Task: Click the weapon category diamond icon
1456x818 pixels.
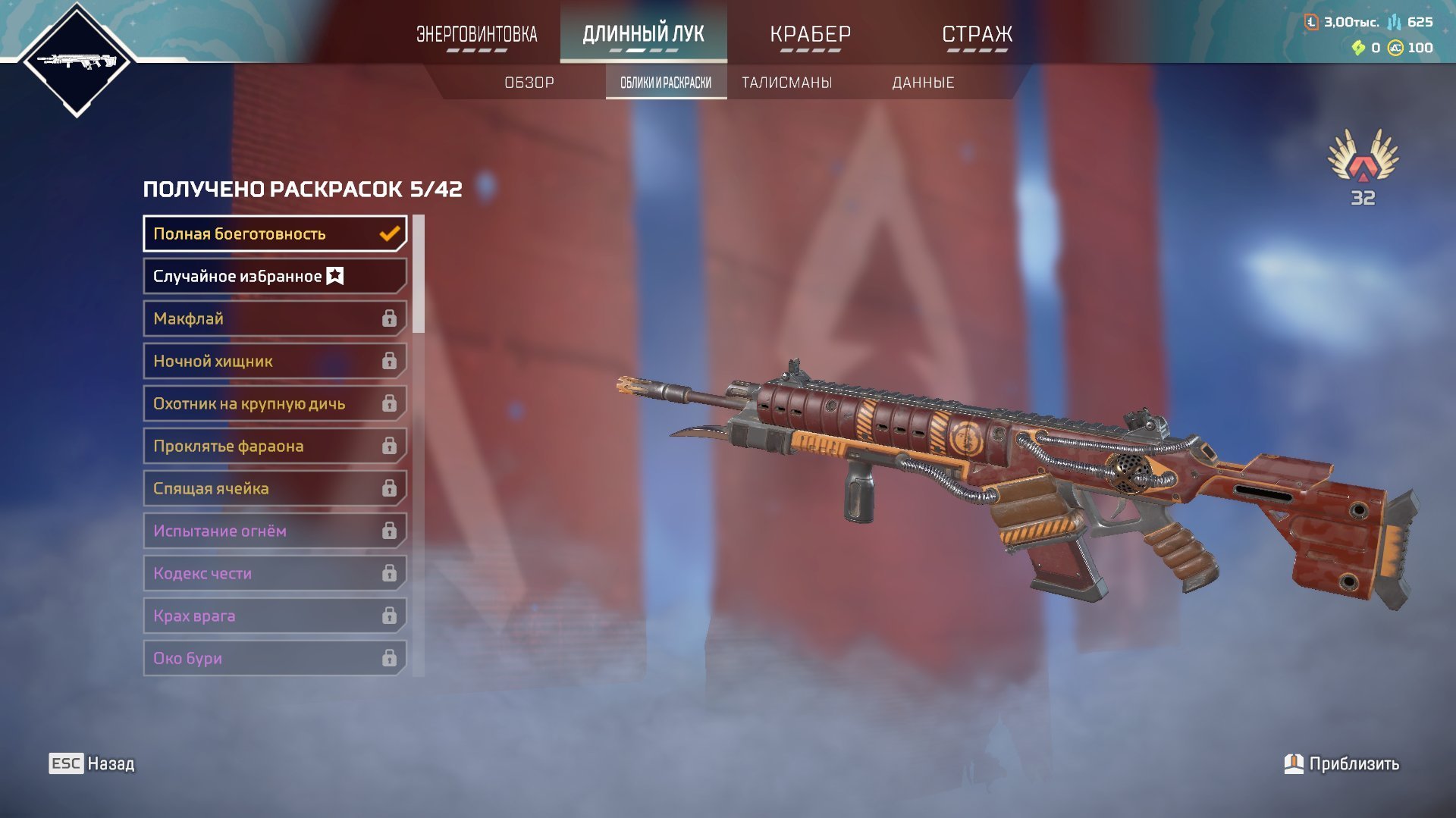Action: (x=77, y=61)
